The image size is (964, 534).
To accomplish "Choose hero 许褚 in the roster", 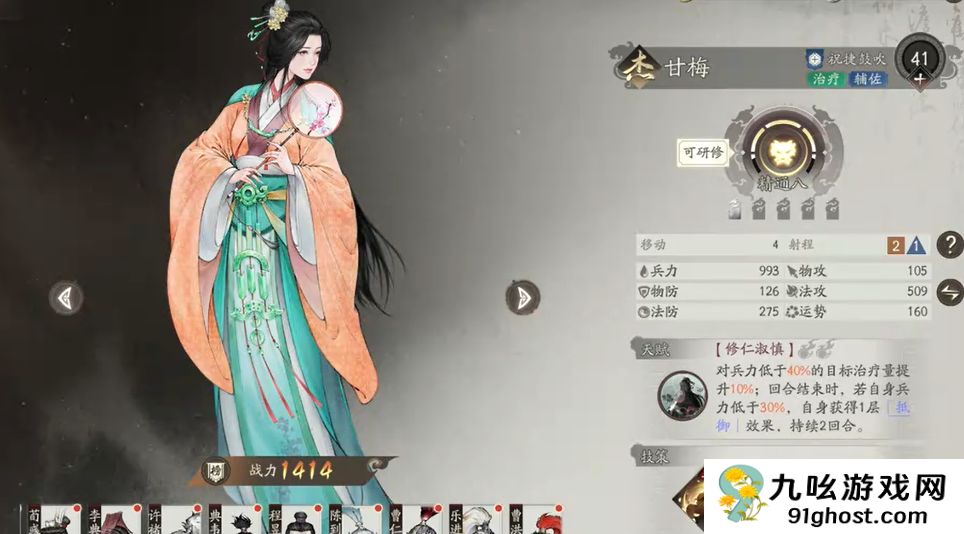I will [x=171, y=520].
